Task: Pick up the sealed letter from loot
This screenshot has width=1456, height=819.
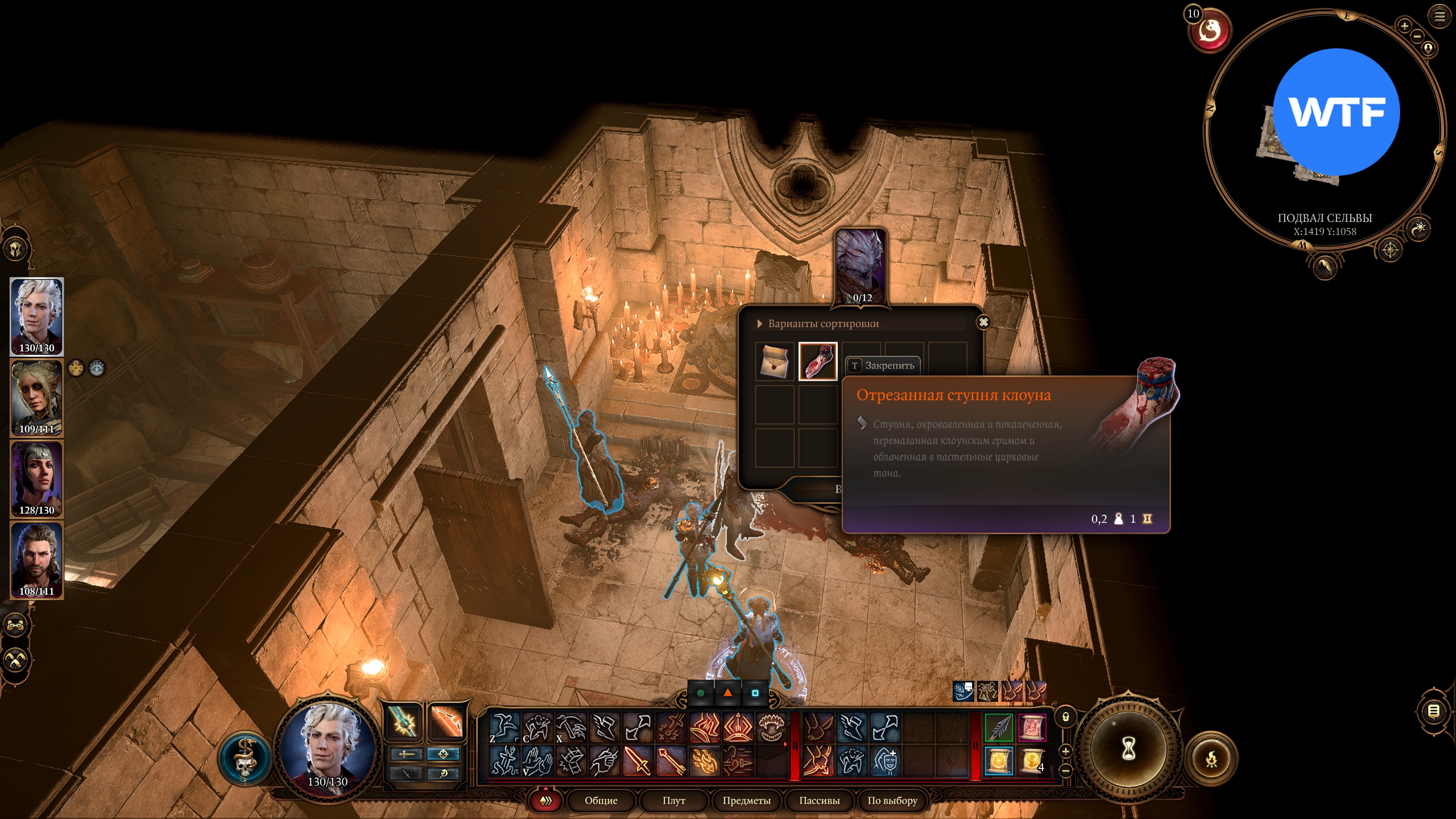Action: pos(775,361)
